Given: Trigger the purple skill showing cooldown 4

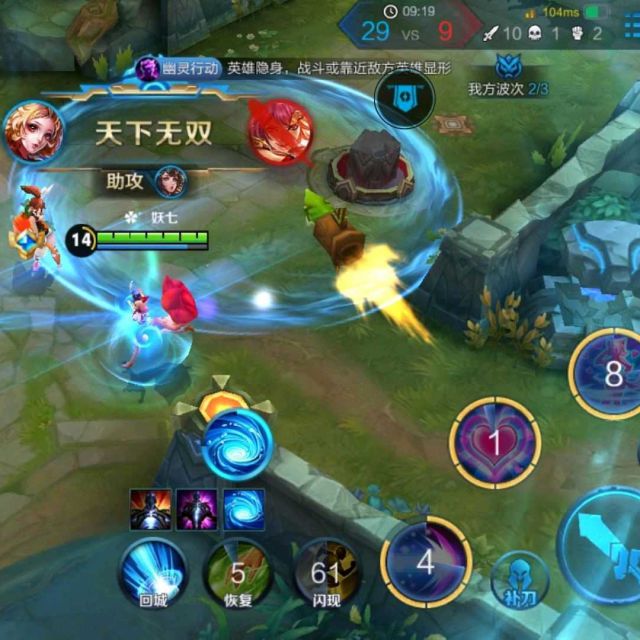Looking at the screenshot, I should point(427,562).
